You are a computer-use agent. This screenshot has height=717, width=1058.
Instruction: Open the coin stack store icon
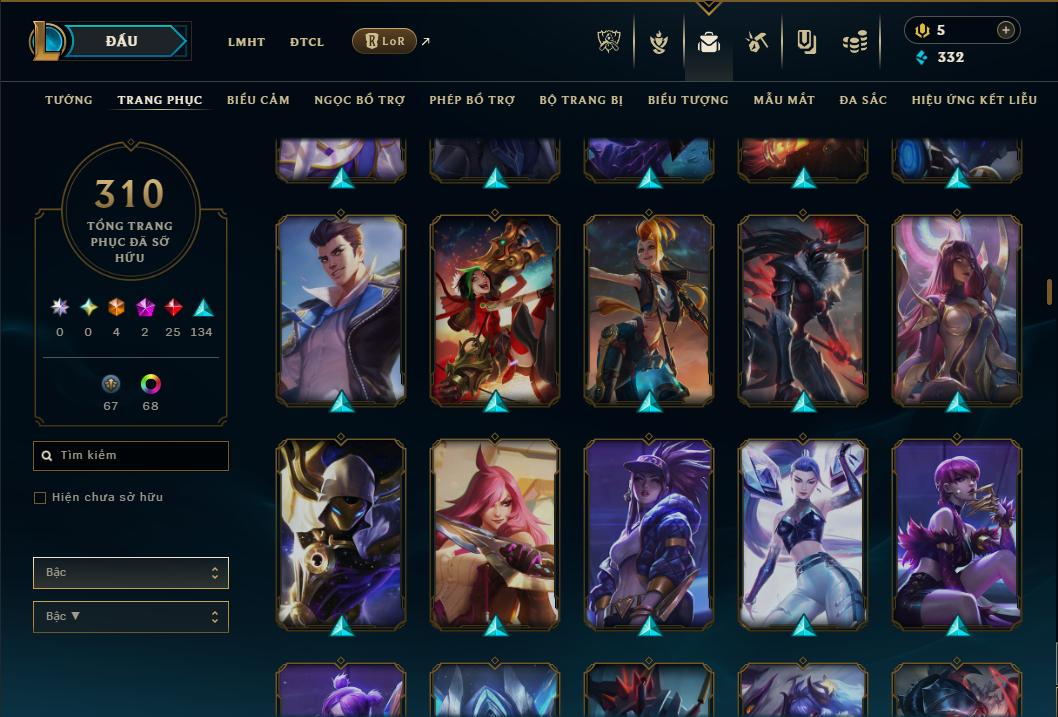click(x=854, y=42)
